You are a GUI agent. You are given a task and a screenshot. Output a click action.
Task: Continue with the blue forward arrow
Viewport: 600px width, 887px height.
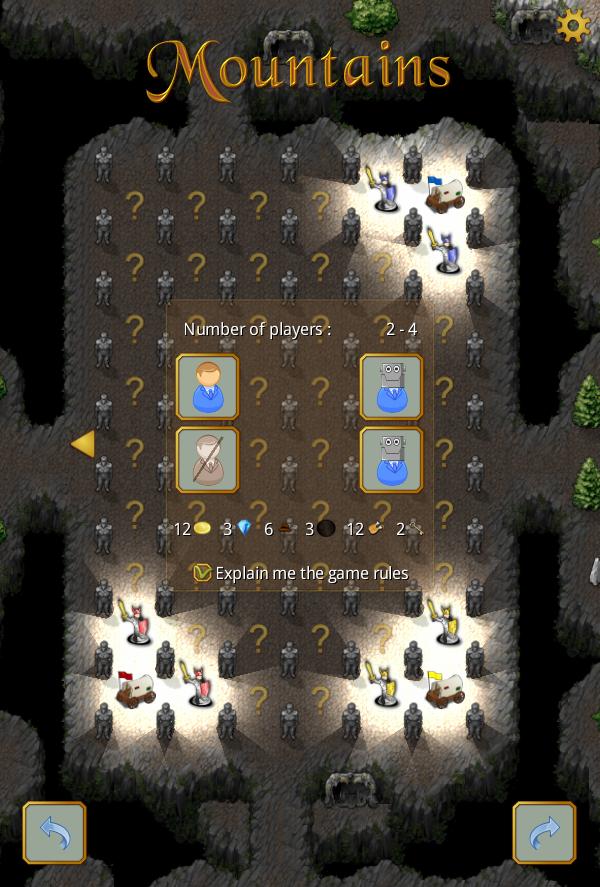pos(544,832)
